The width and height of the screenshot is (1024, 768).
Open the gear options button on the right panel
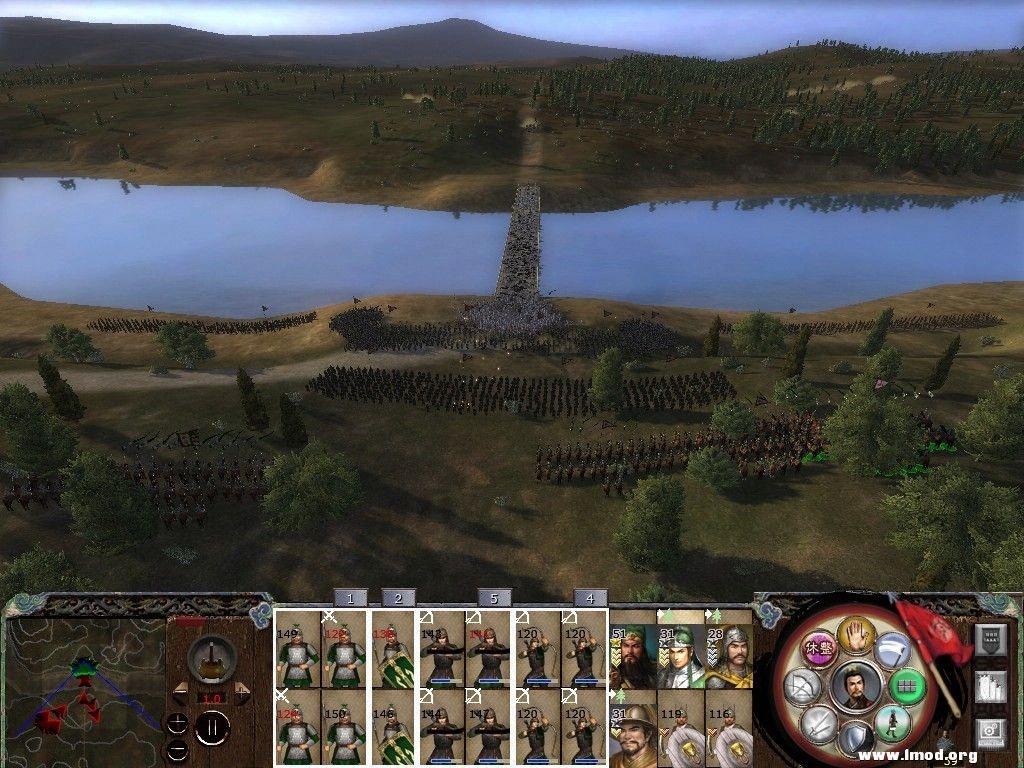coord(990,733)
